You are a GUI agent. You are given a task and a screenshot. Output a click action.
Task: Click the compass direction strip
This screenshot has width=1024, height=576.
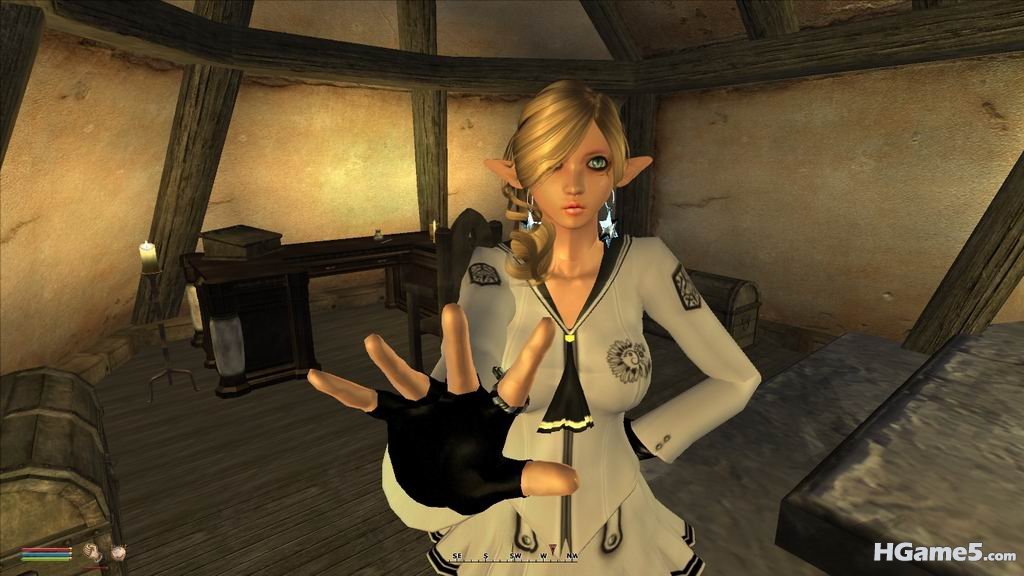point(512,555)
